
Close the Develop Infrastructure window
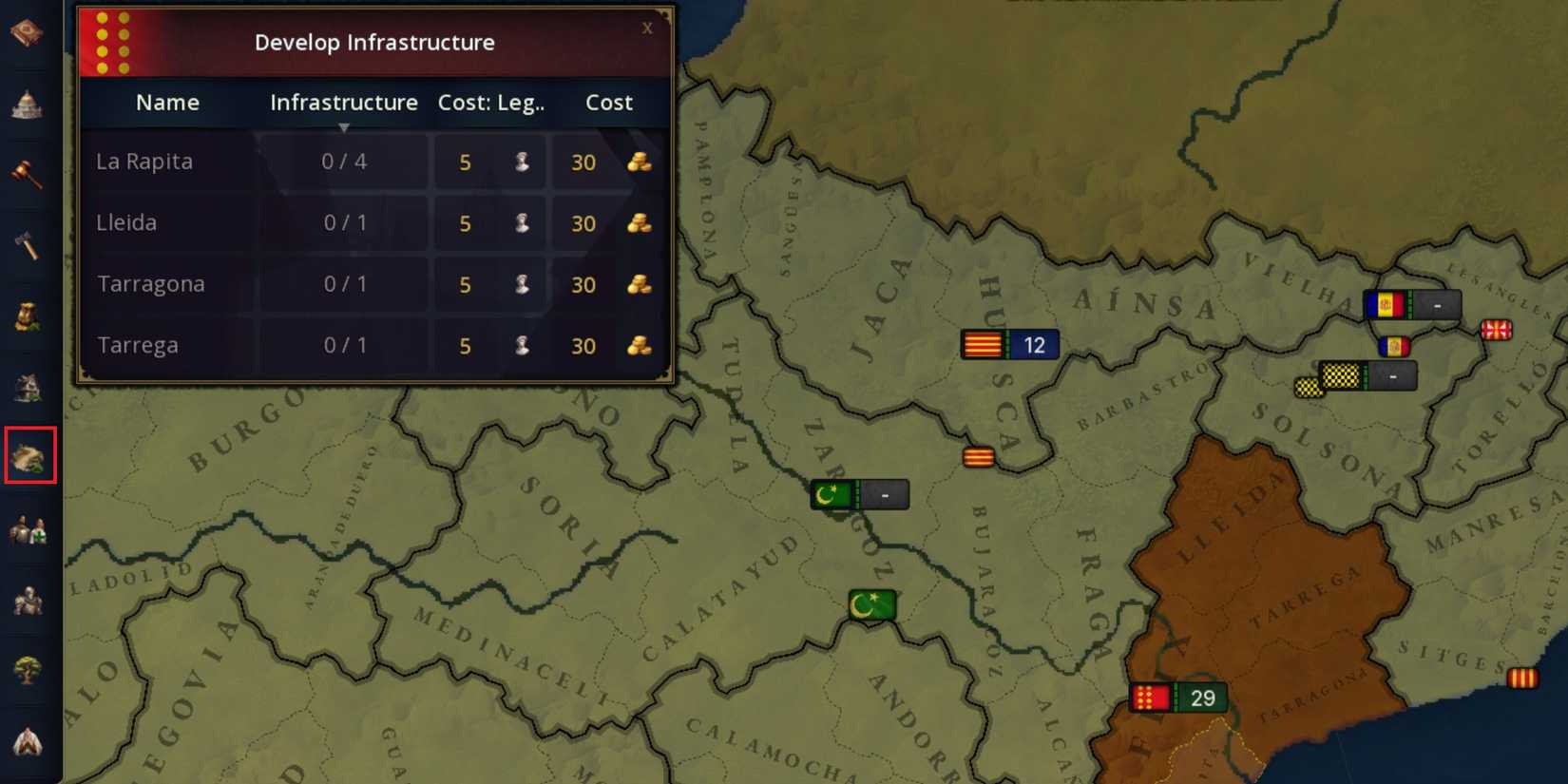click(x=647, y=28)
